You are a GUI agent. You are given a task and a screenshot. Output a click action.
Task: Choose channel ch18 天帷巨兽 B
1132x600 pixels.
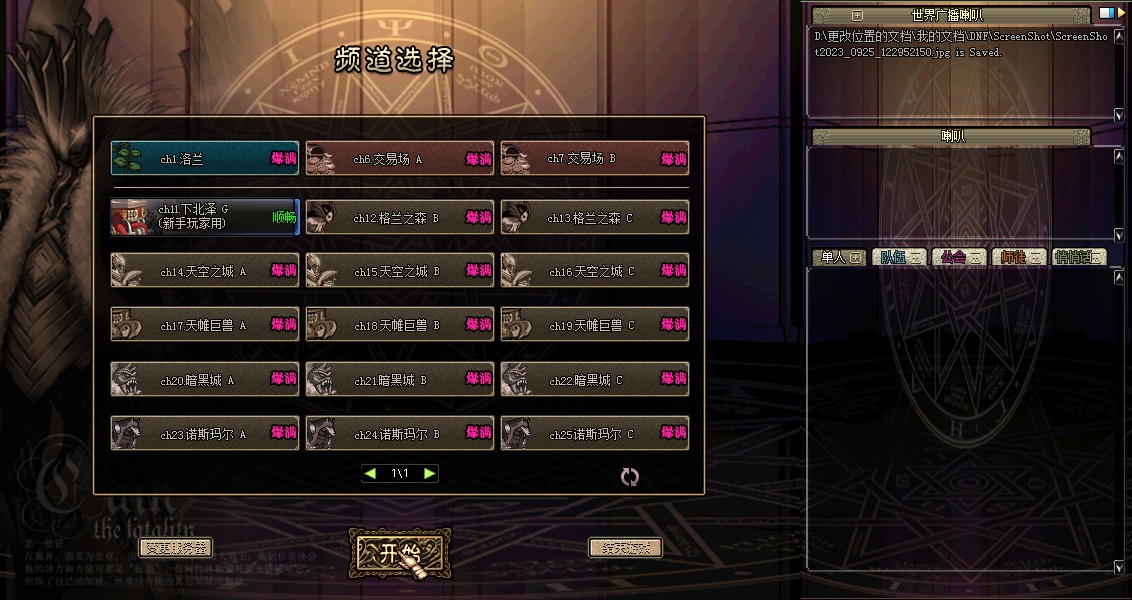tap(399, 325)
